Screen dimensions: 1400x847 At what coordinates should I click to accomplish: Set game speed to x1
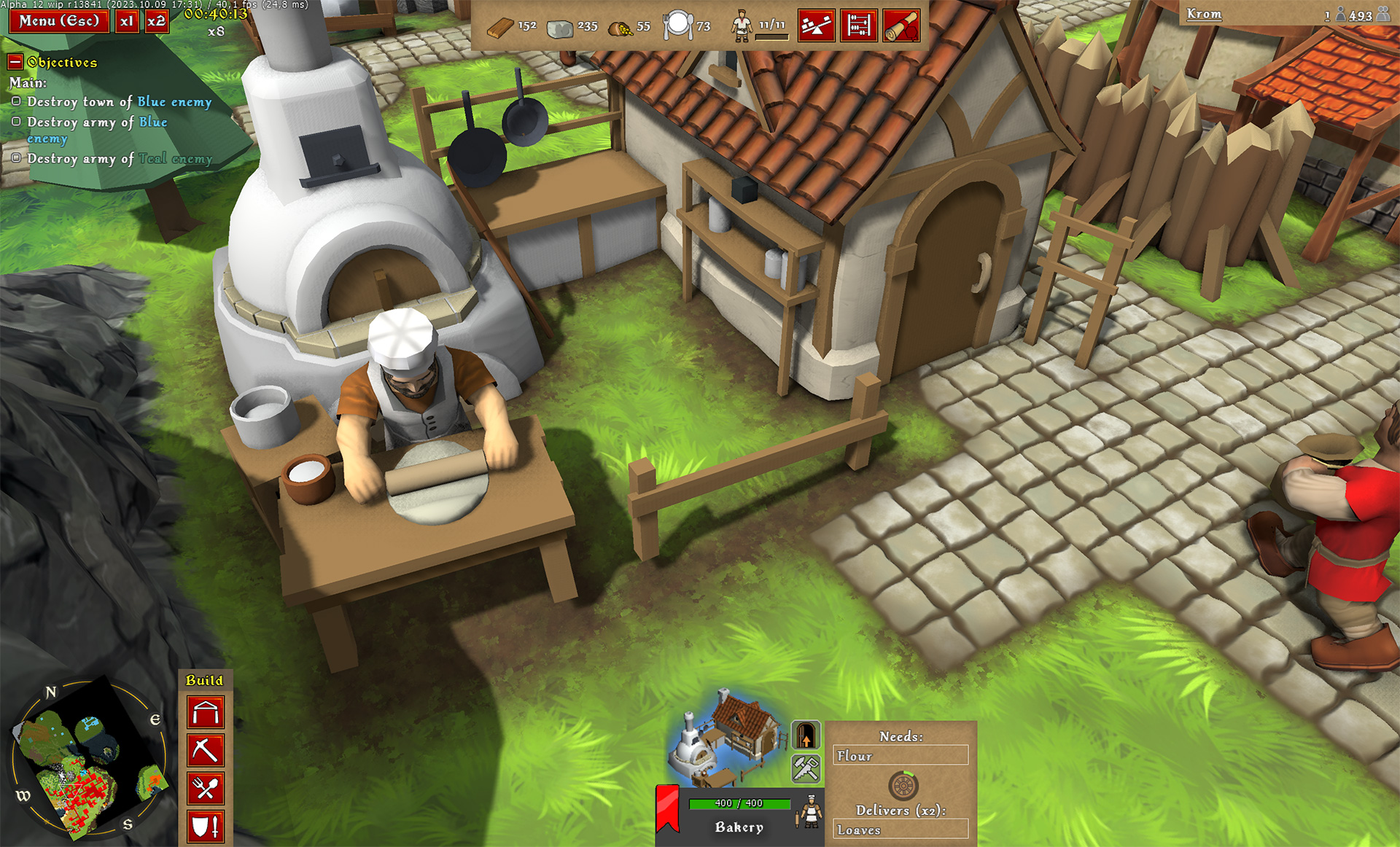point(126,21)
